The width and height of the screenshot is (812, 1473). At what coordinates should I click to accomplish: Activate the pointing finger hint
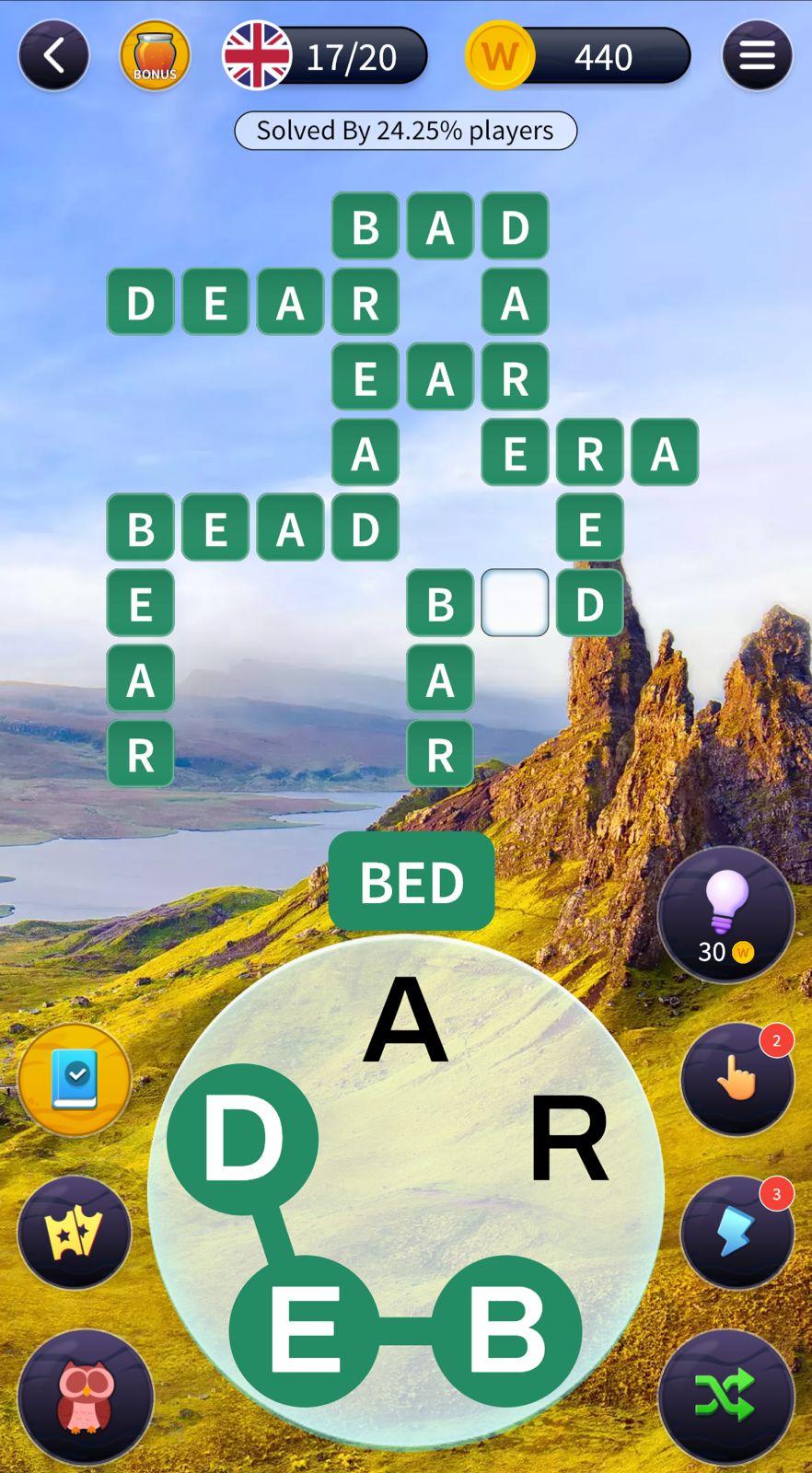[x=737, y=1078]
